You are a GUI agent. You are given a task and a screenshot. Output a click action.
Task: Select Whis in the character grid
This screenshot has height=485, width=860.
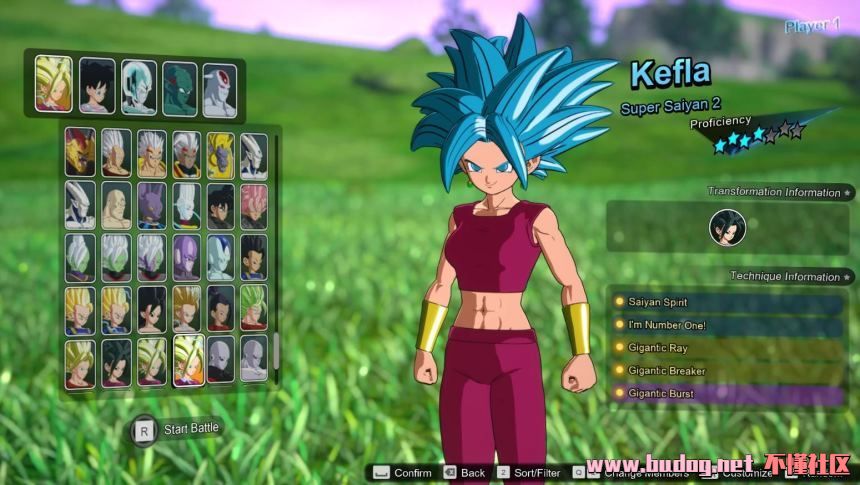pyautogui.click(x=186, y=204)
